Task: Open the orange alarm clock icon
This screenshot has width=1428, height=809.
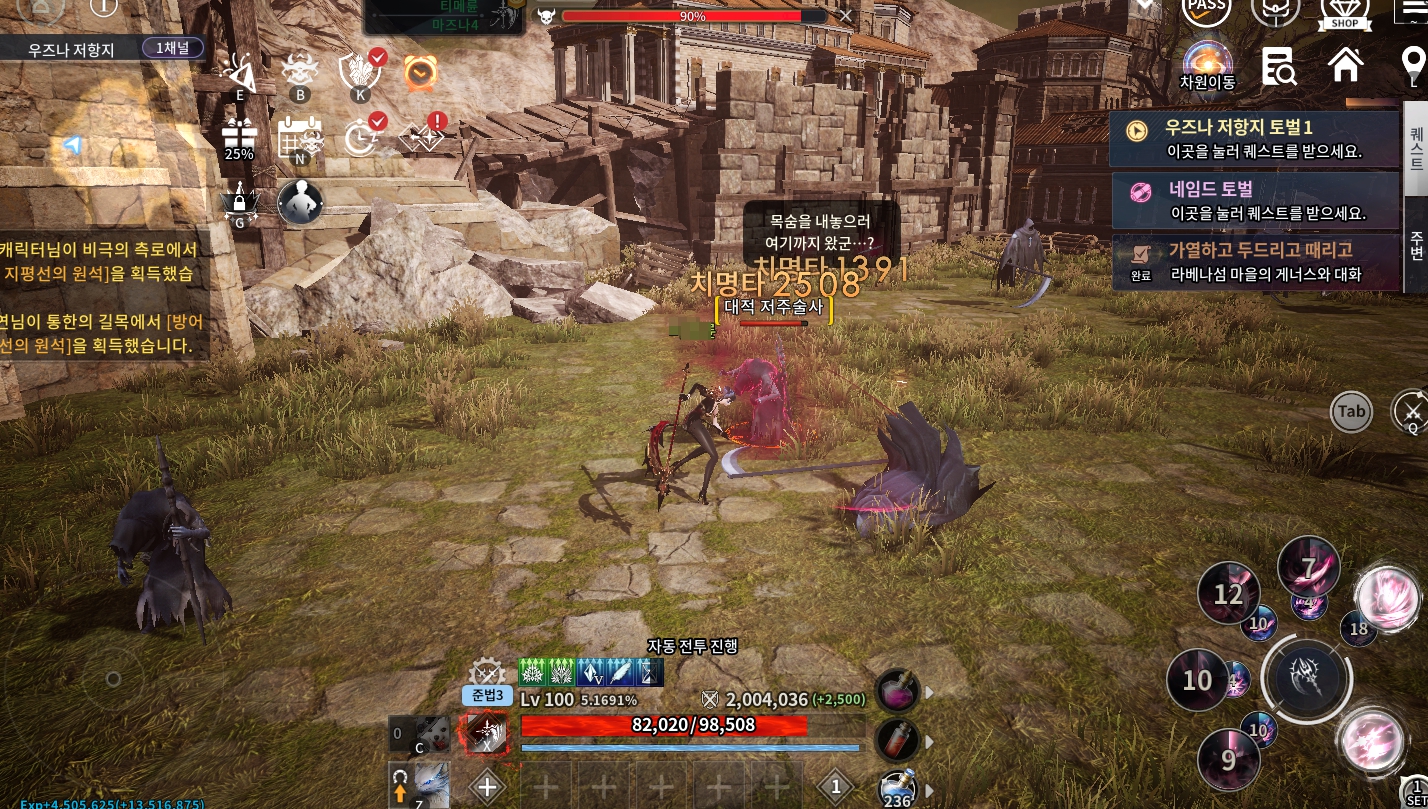Action: pos(420,73)
